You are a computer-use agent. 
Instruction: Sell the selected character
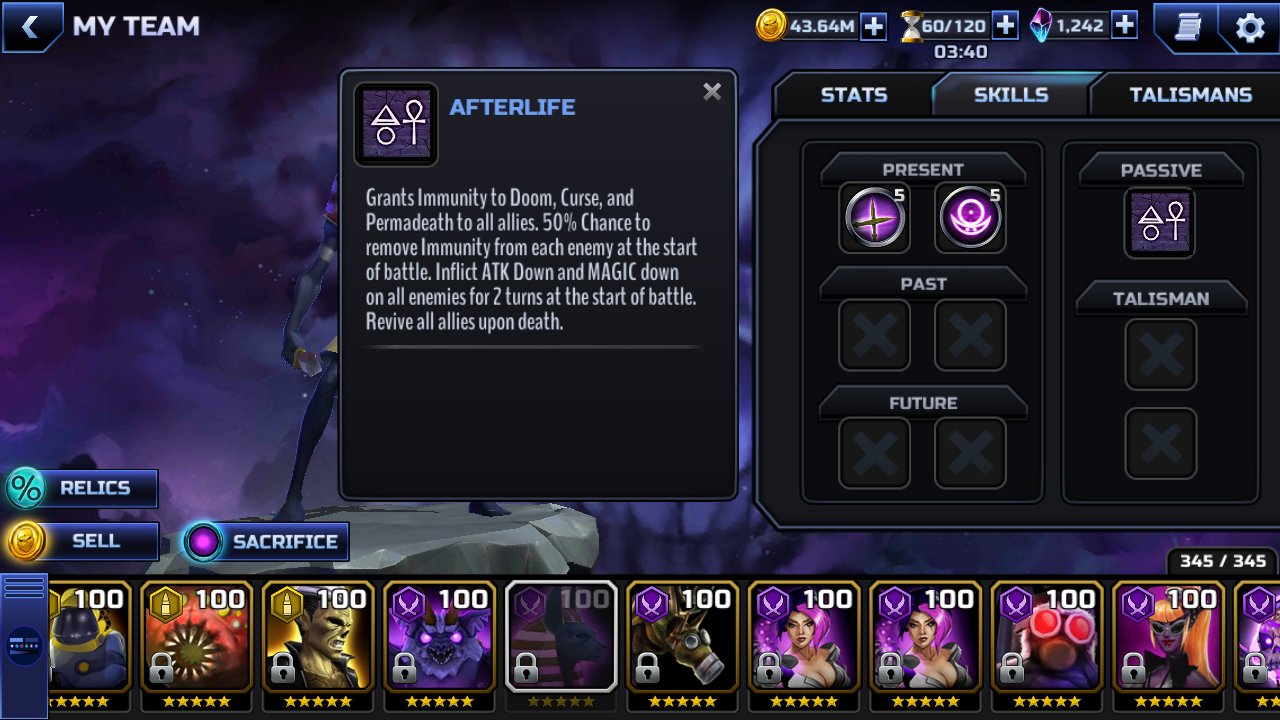pos(82,542)
